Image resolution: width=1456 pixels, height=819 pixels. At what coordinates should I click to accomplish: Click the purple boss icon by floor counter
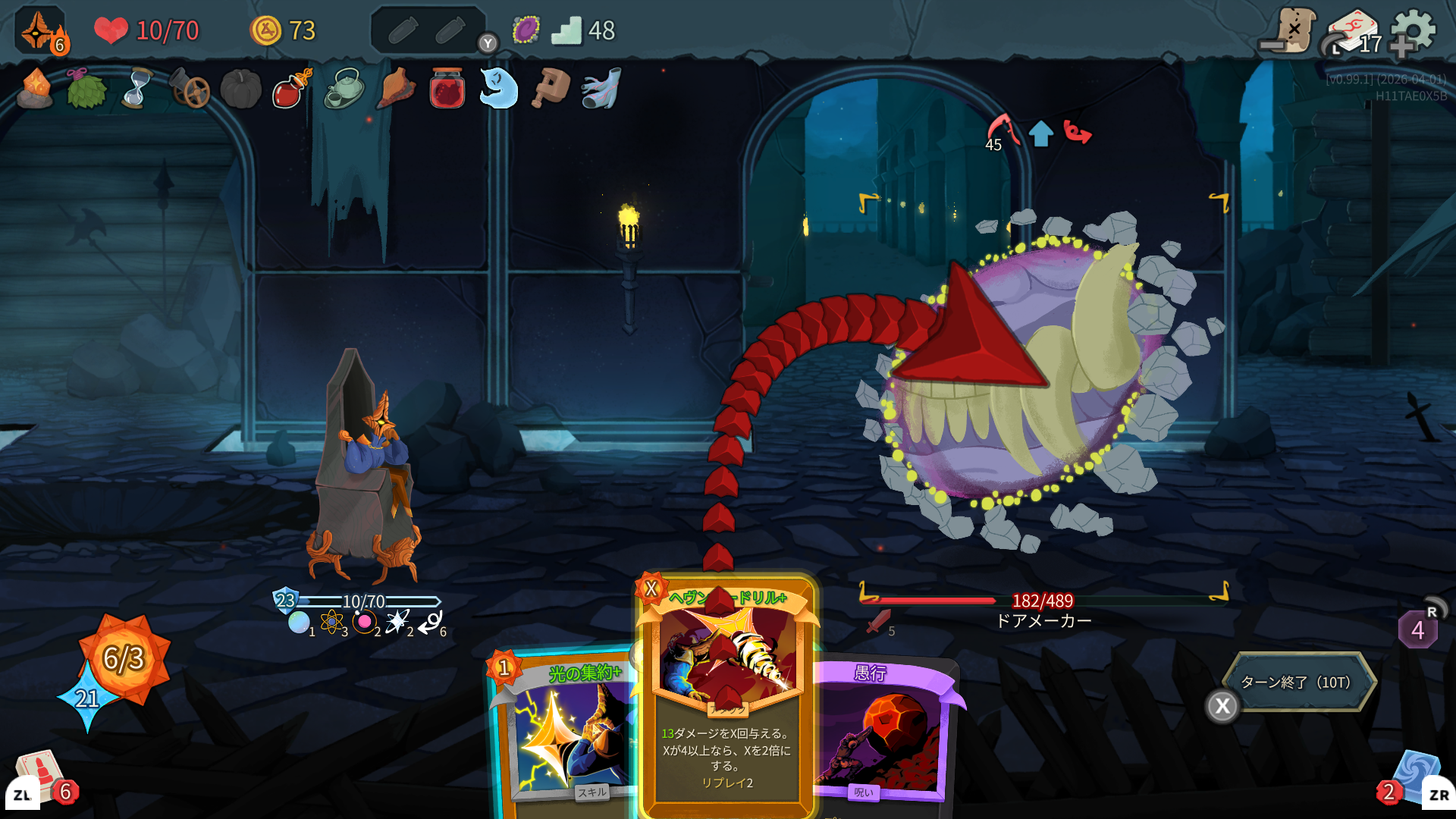point(526,30)
